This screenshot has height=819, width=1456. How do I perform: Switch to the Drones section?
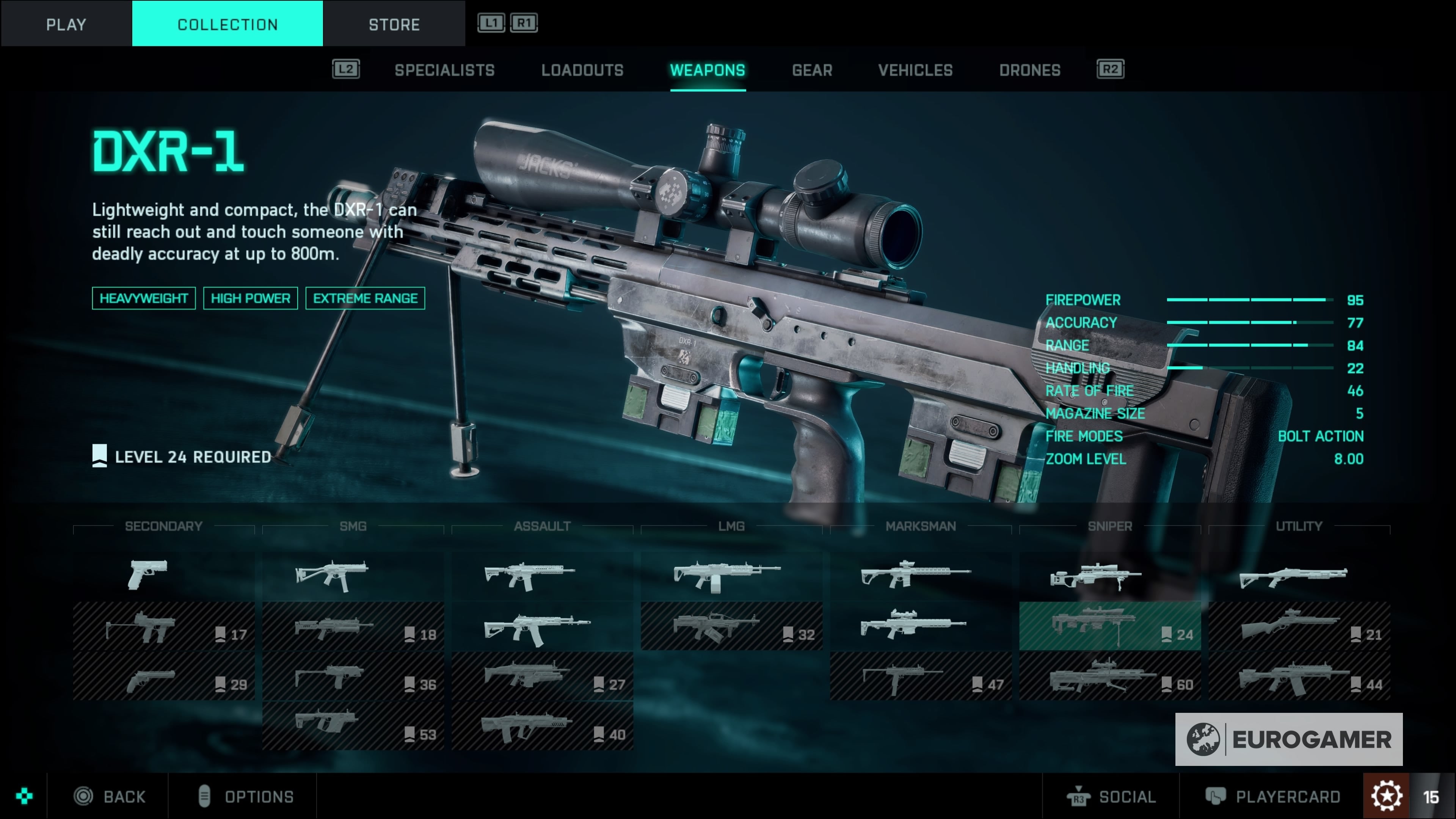point(1029,70)
